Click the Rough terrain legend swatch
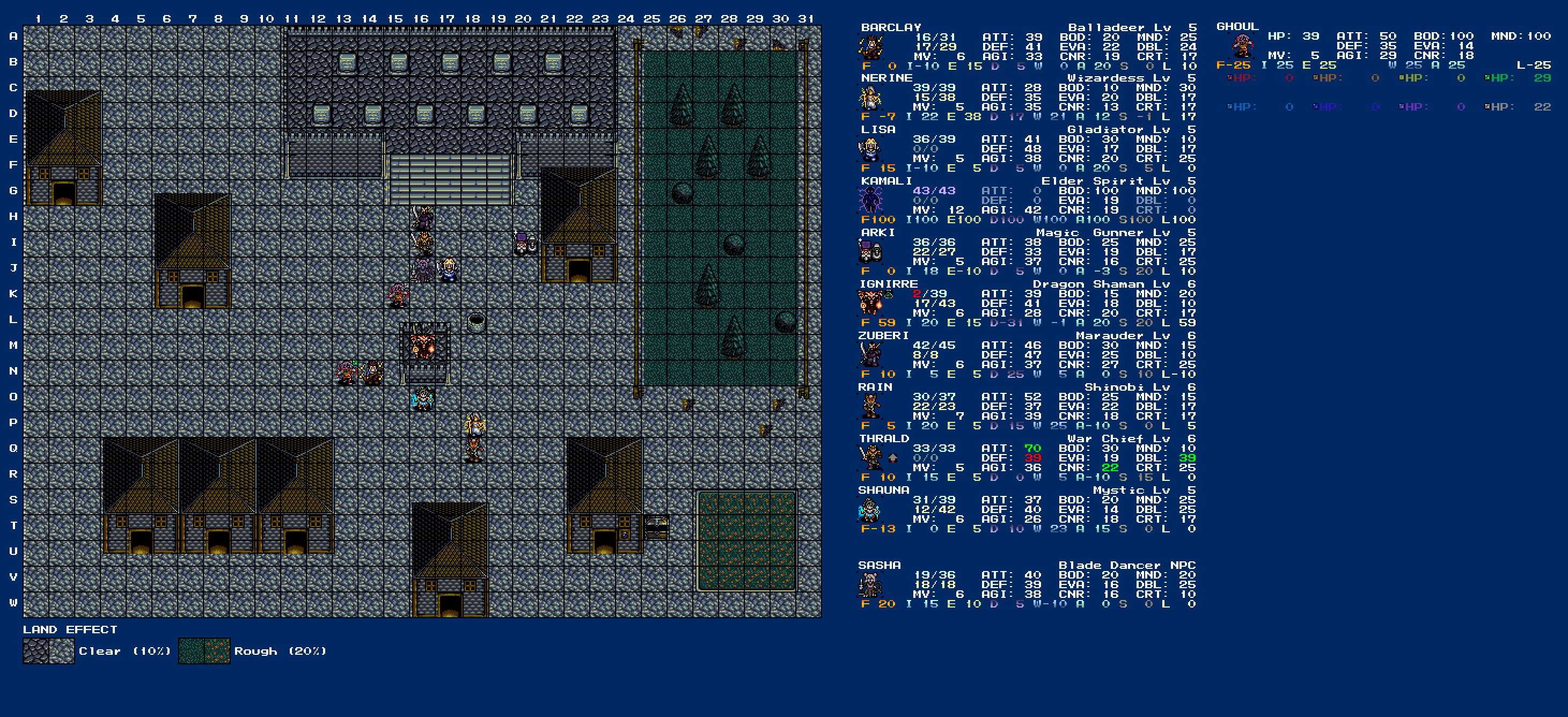 [x=204, y=650]
